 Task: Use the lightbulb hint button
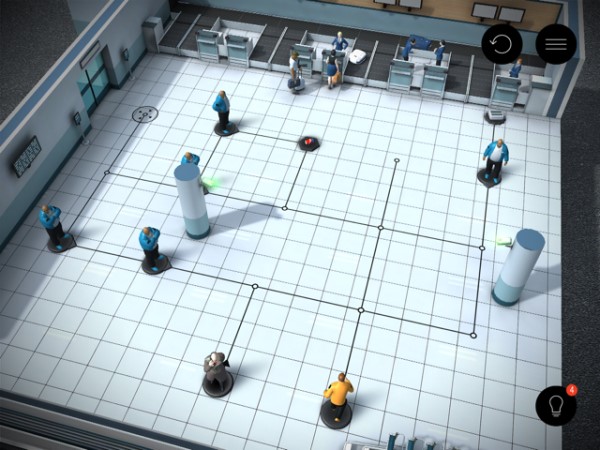[x=556, y=405]
